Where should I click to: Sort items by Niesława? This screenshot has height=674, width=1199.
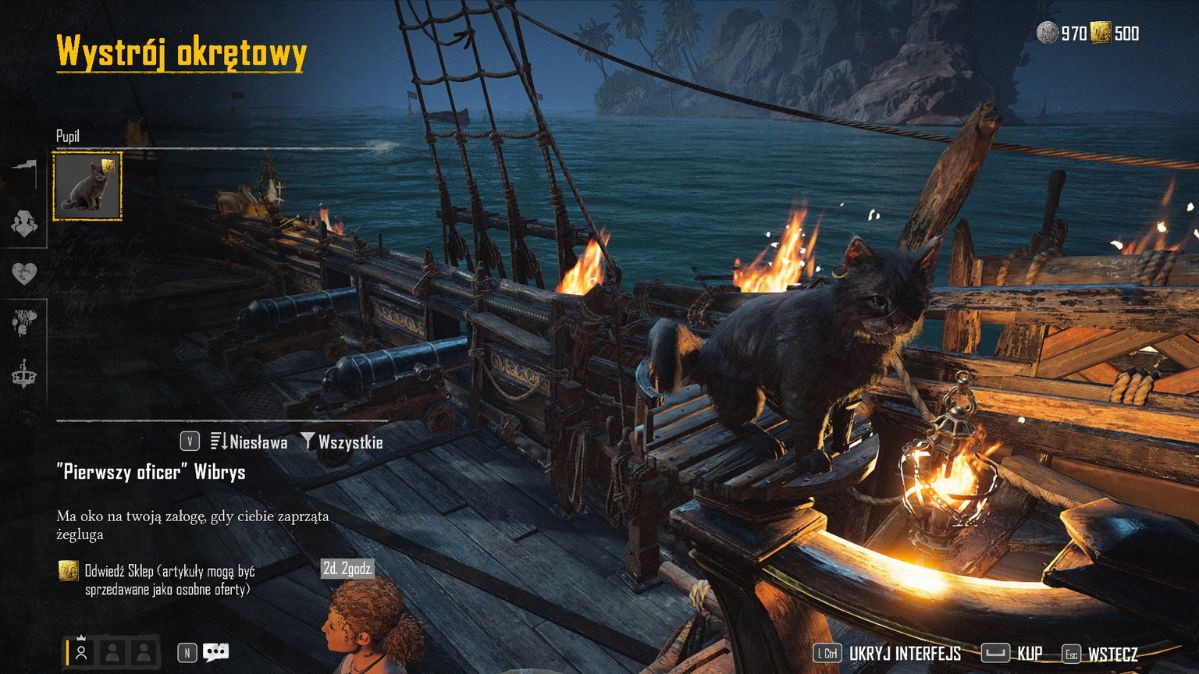click(249, 441)
